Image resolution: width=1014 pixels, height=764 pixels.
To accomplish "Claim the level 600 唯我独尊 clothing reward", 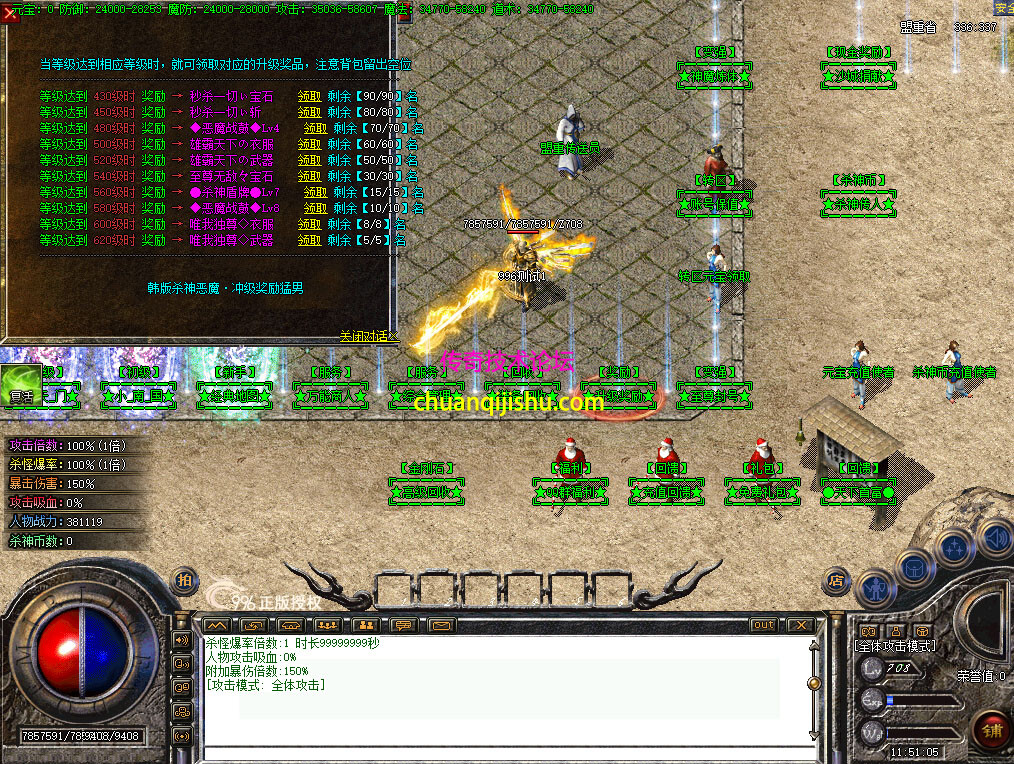I will [x=308, y=224].
